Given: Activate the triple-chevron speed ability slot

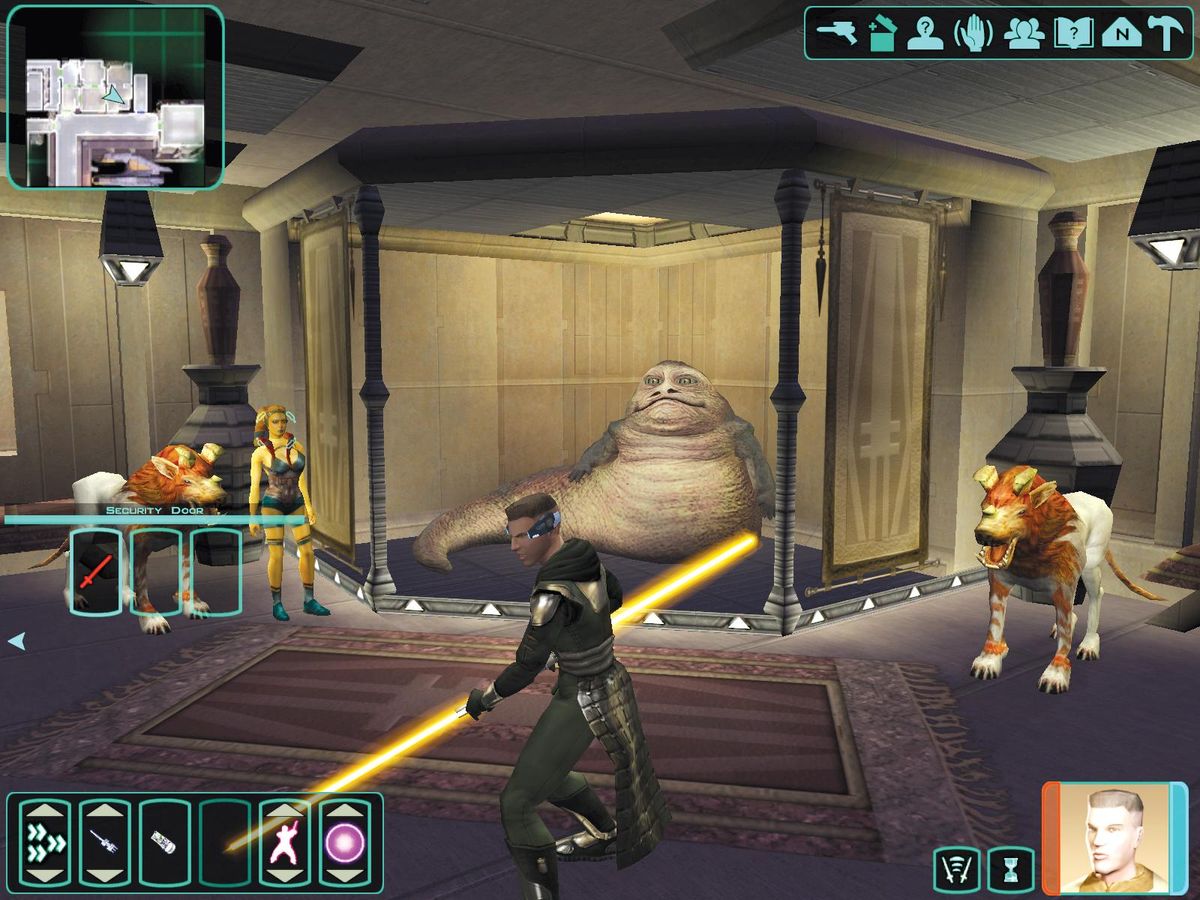Looking at the screenshot, I should point(45,842).
